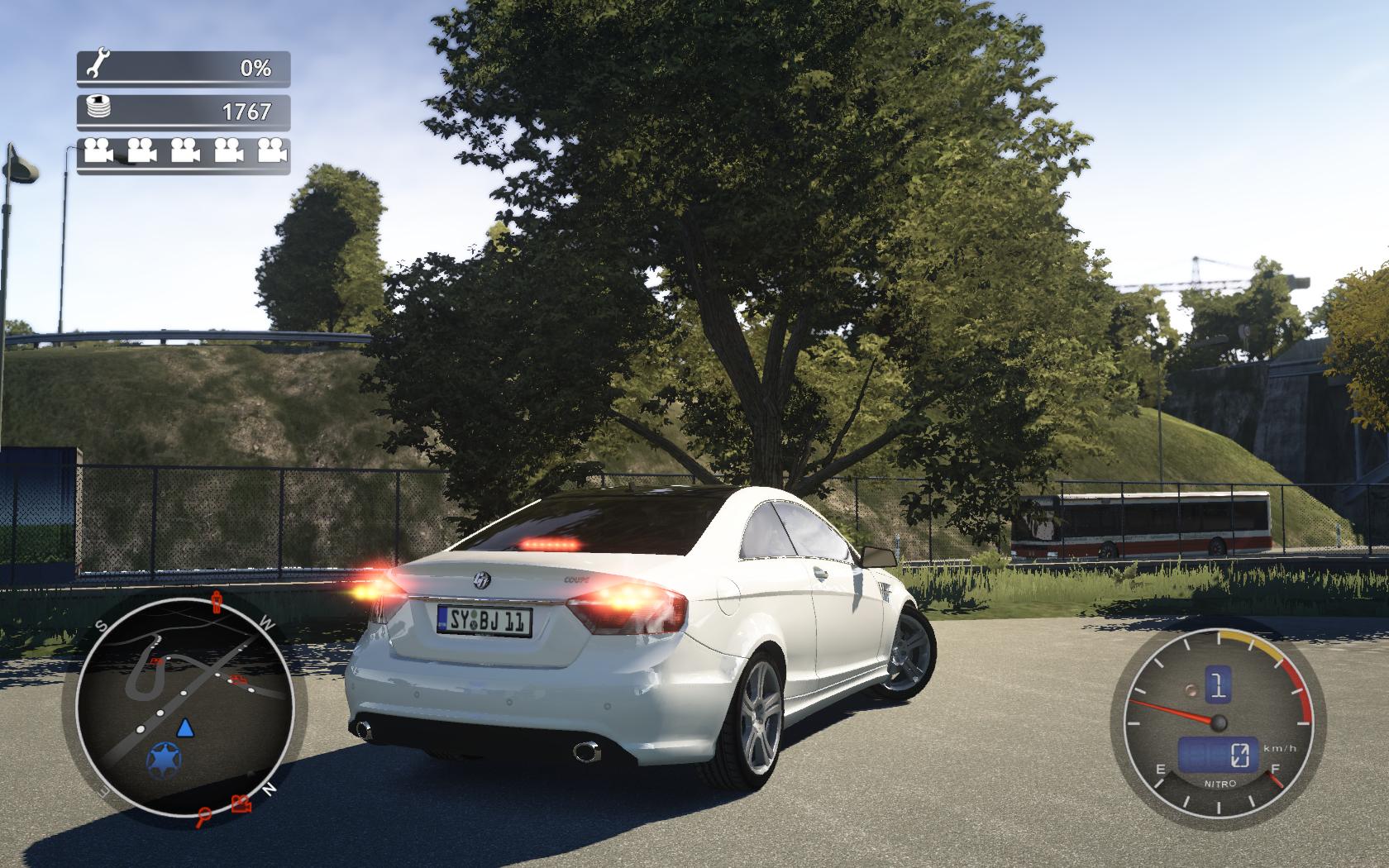Select the red magnifying glass marker on minimap
1389x868 pixels.
(204, 818)
